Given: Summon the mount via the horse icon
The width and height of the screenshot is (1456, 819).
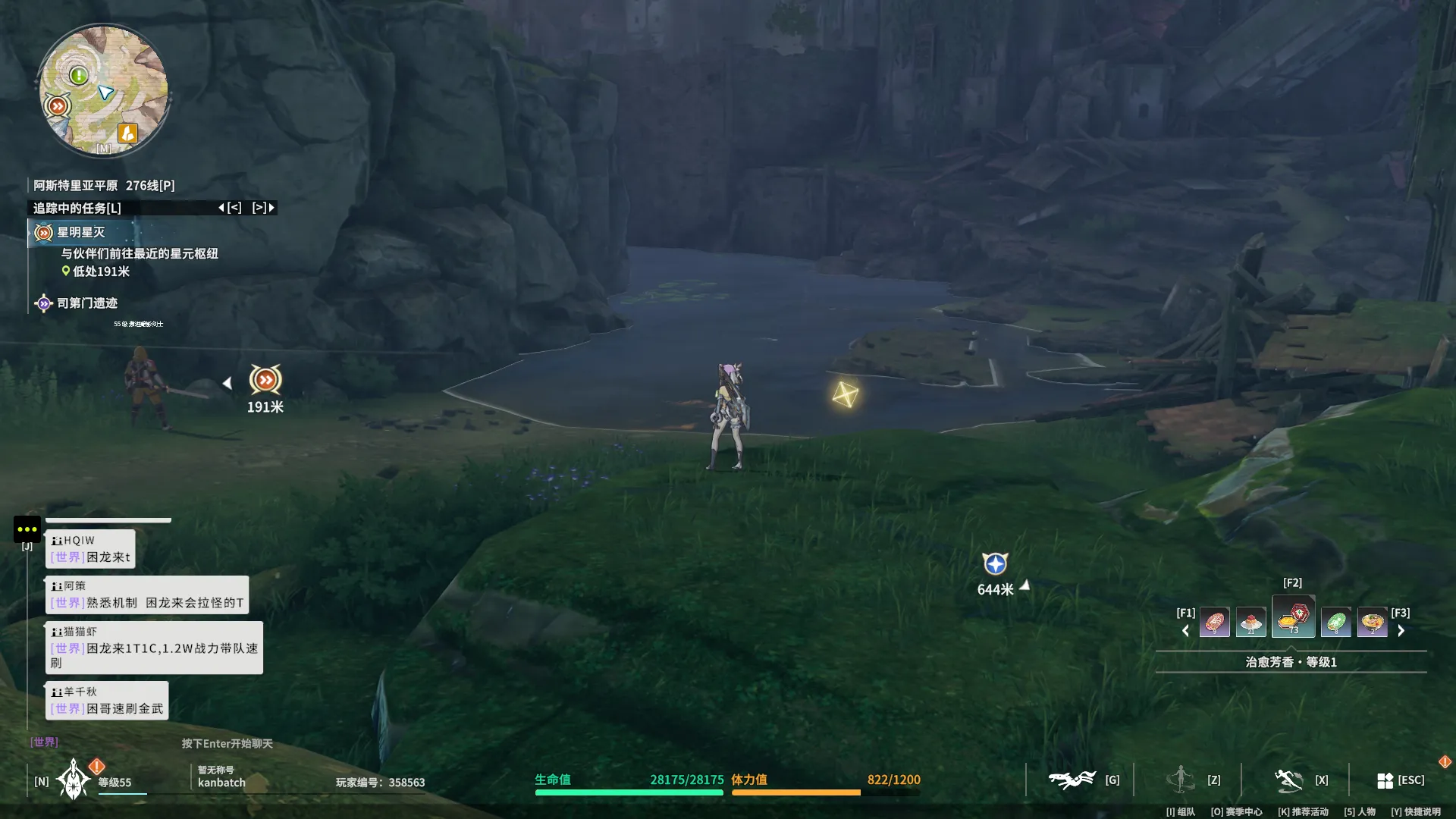Looking at the screenshot, I should pos(1072,780).
